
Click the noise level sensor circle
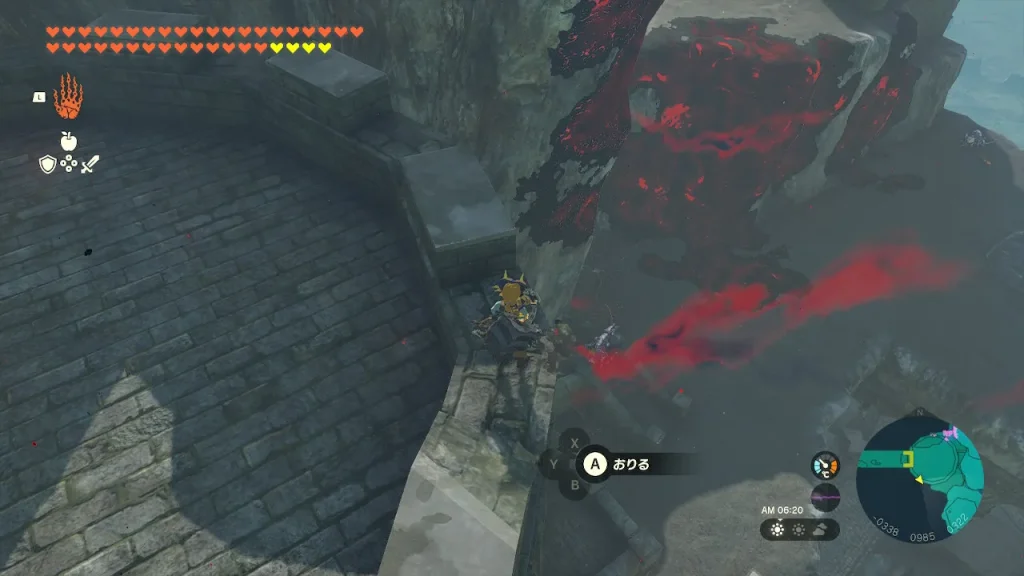click(825, 497)
